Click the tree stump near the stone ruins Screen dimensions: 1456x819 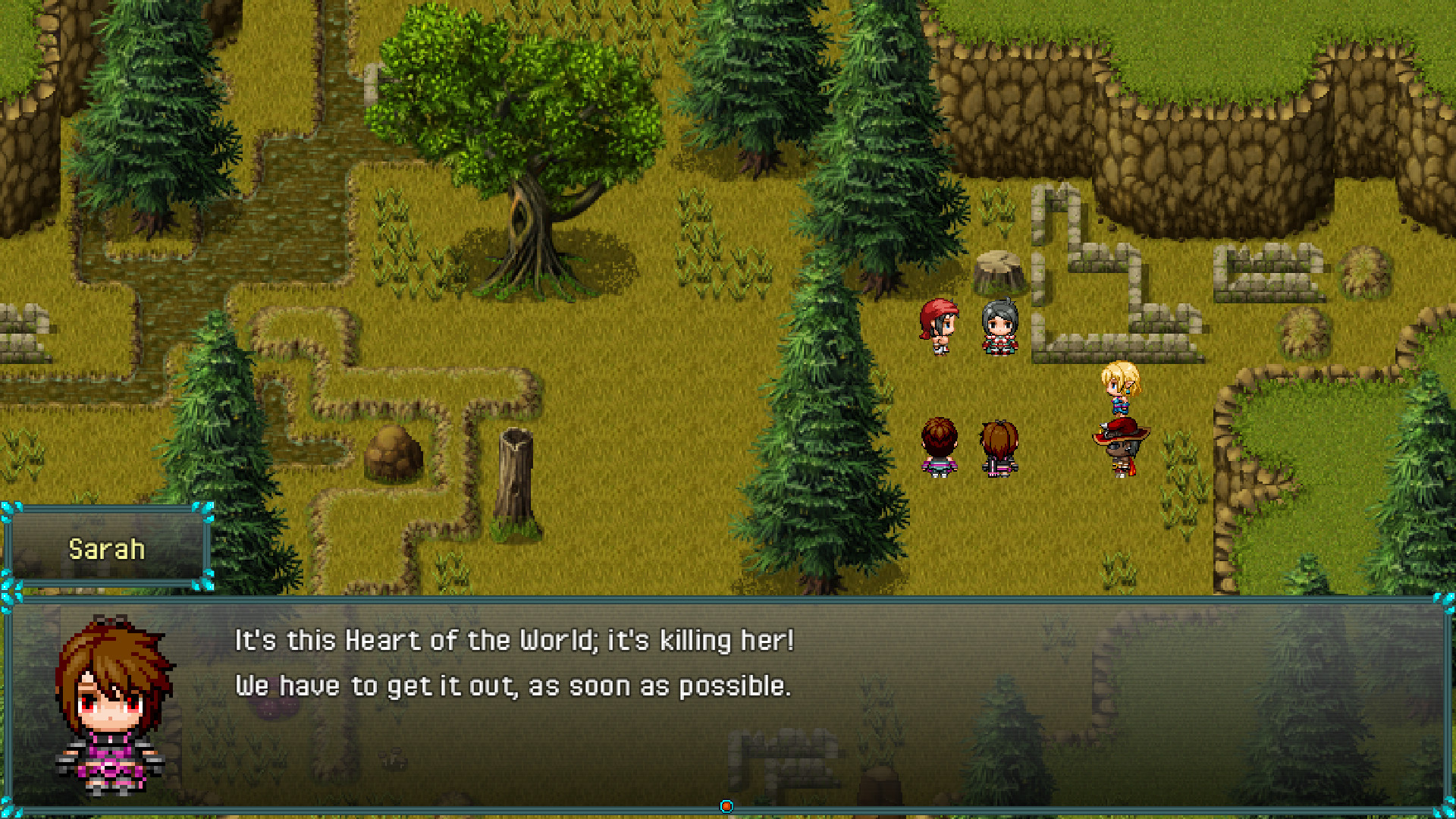point(999,273)
